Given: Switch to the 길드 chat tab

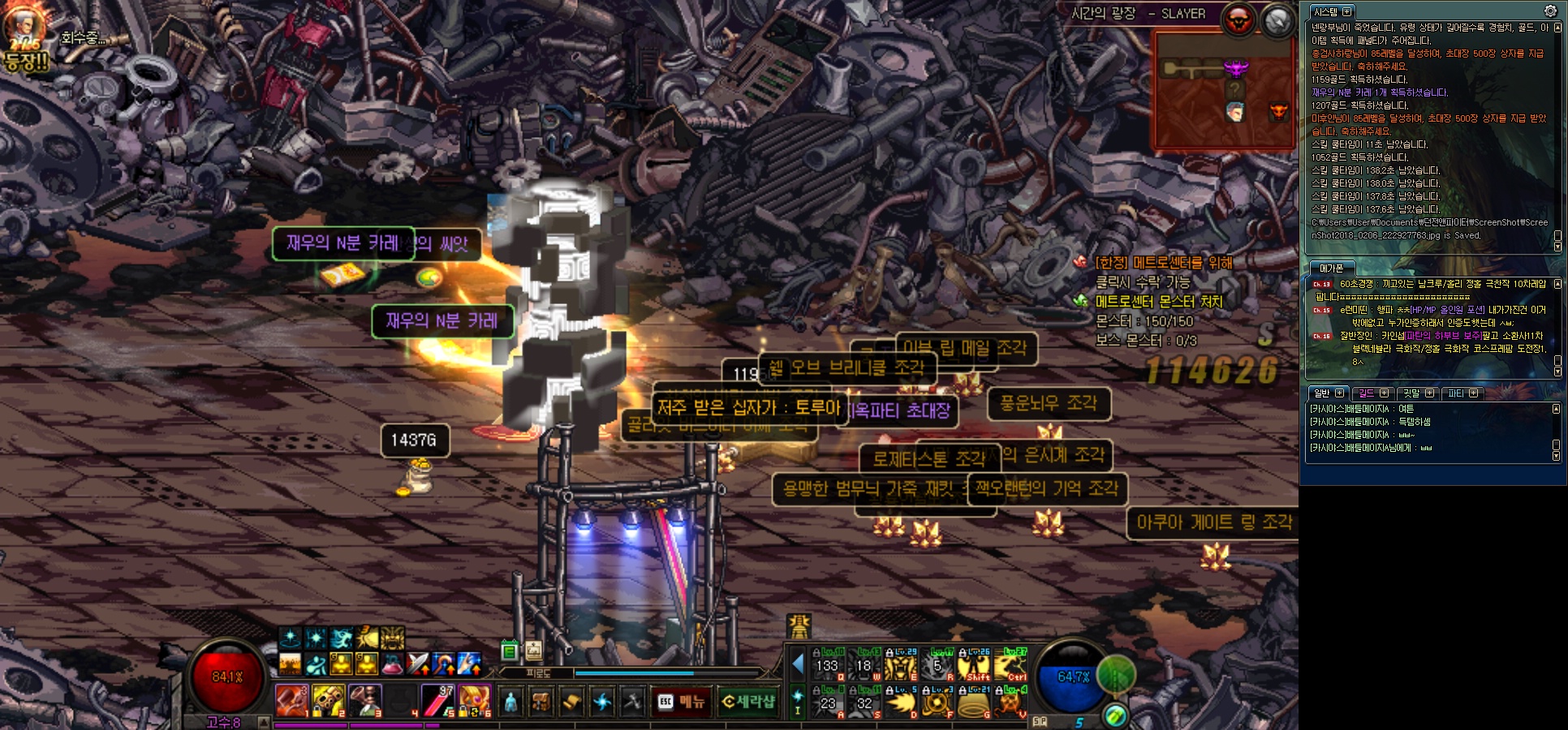Looking at the screenshot, I should coord(1366,393).
